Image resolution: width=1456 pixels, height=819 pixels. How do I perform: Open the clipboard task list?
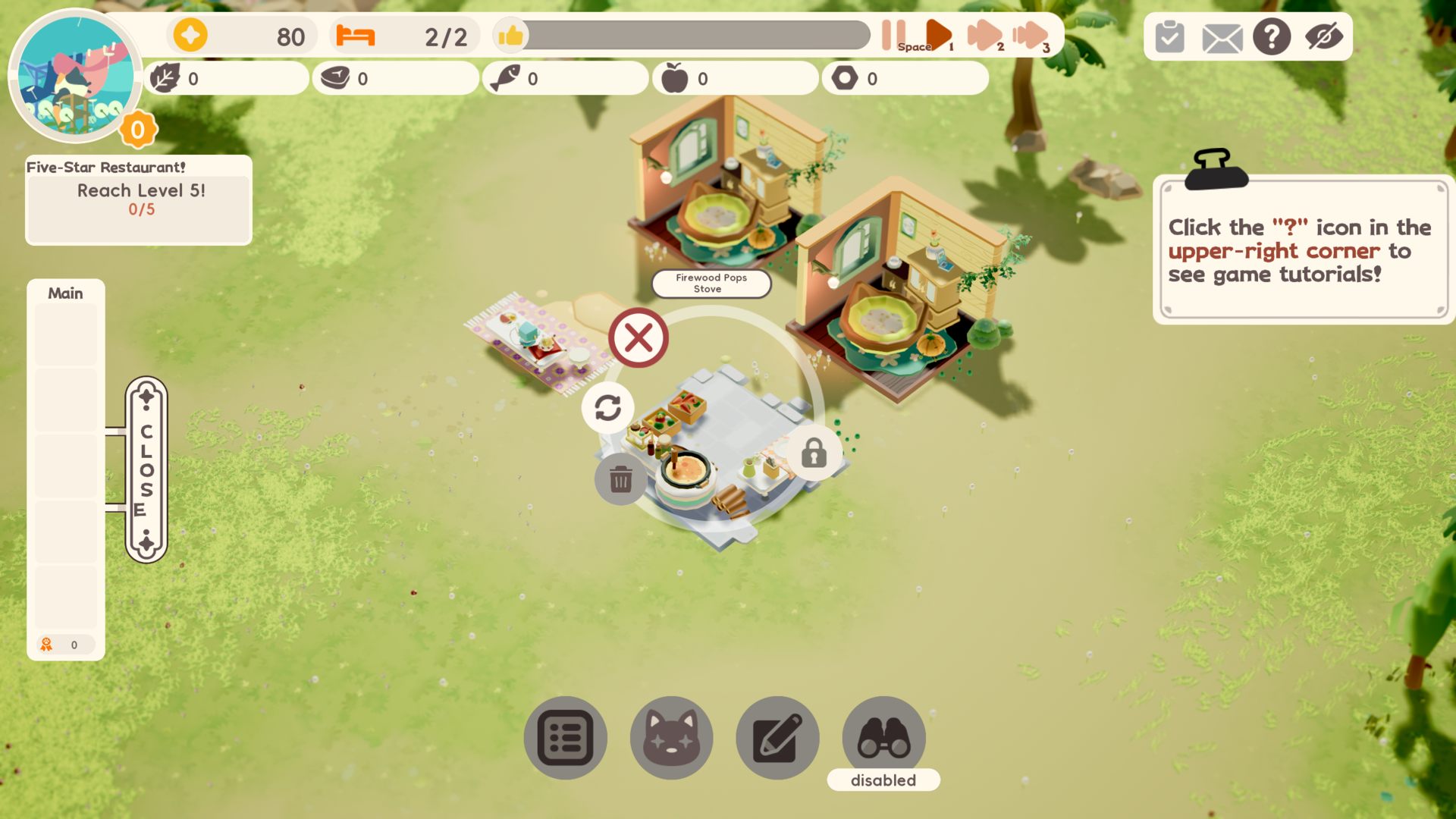1169,36
